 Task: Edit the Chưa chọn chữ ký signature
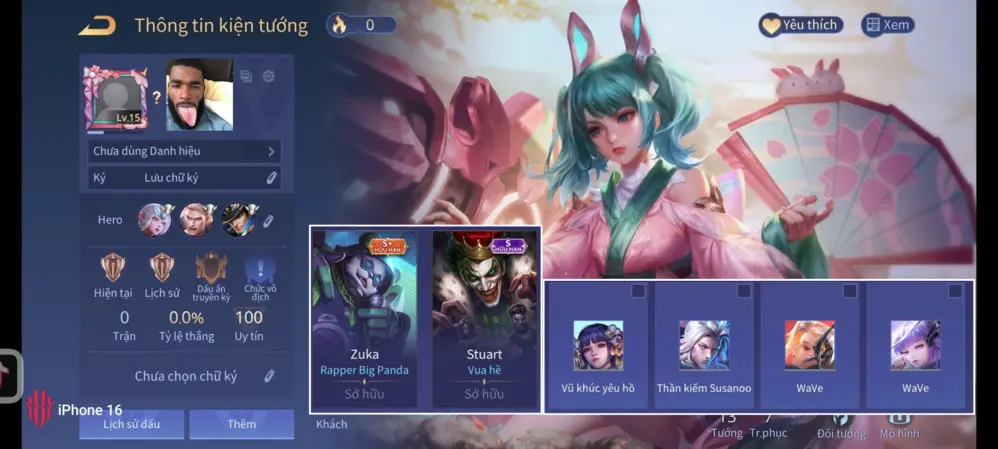pyautogui.click(x=269, y=376)
